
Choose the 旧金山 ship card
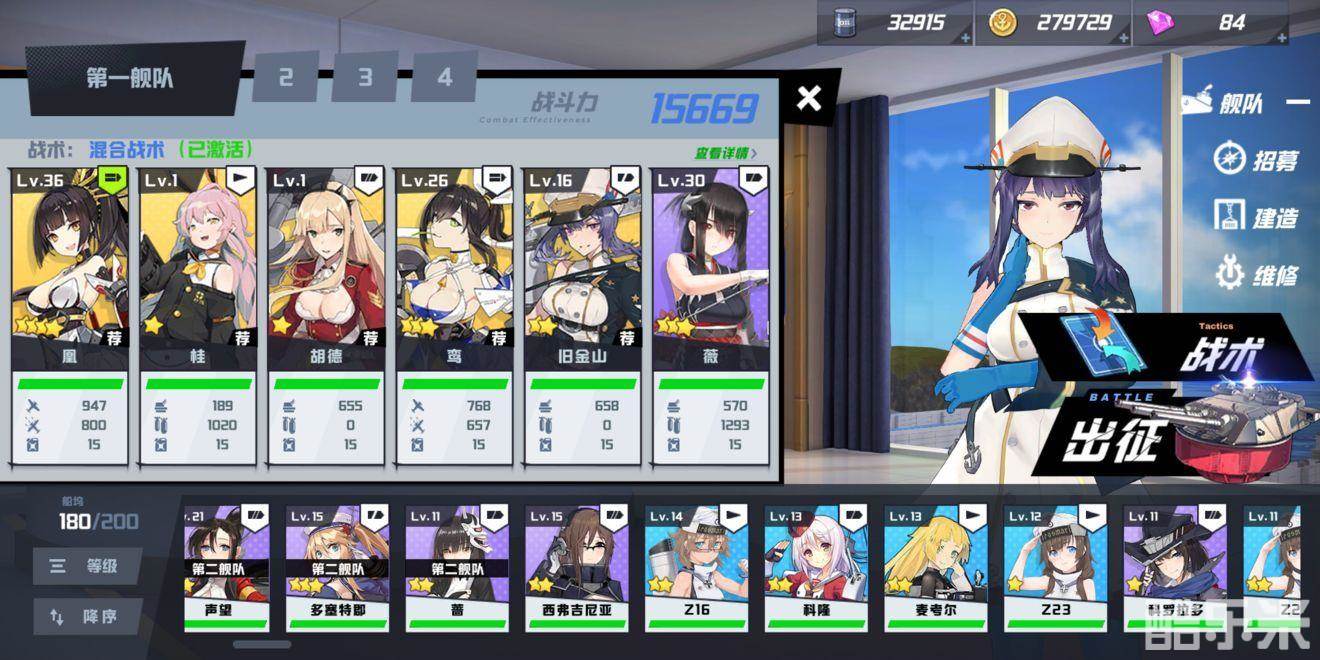pyautogui.click(x=582, y=265)
